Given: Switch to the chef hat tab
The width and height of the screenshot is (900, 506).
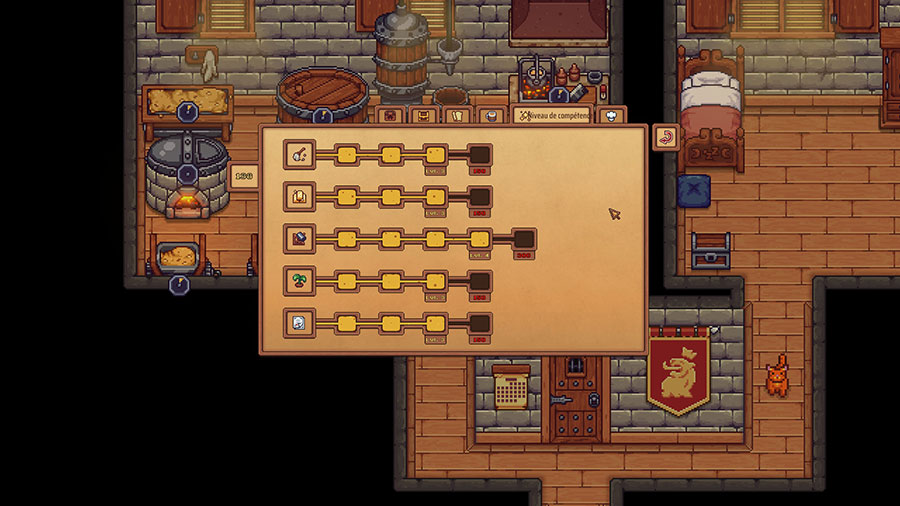Looking at the screenshot, I should (x=611, y=115).
